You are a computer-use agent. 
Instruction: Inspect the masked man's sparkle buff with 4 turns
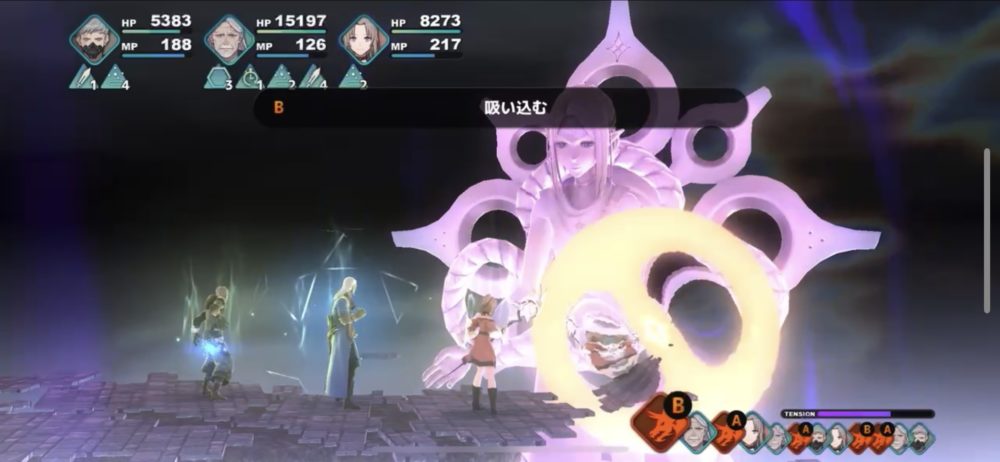(x=116, y=77)
